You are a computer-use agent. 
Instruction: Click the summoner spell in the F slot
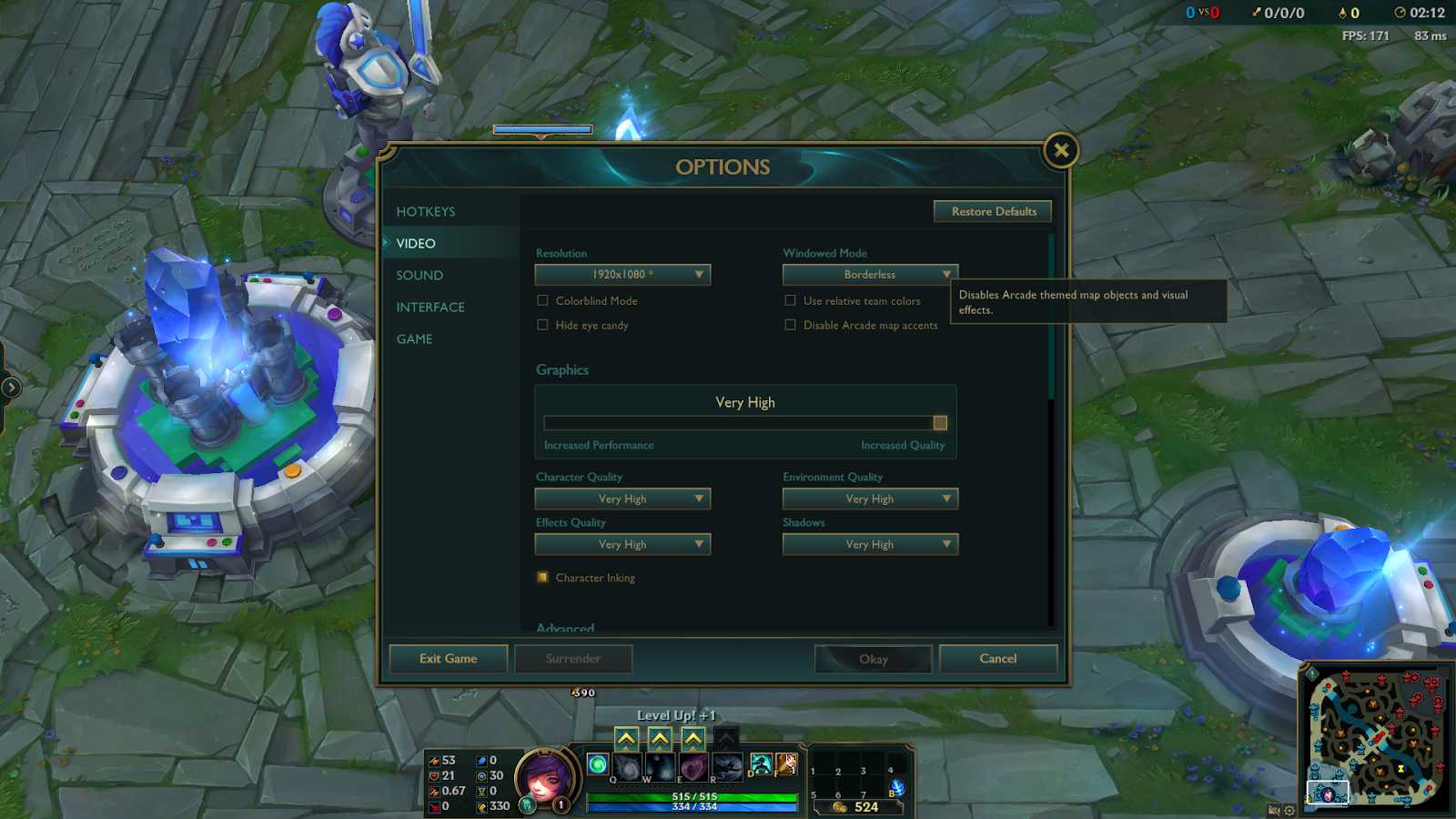click(786, 764)
